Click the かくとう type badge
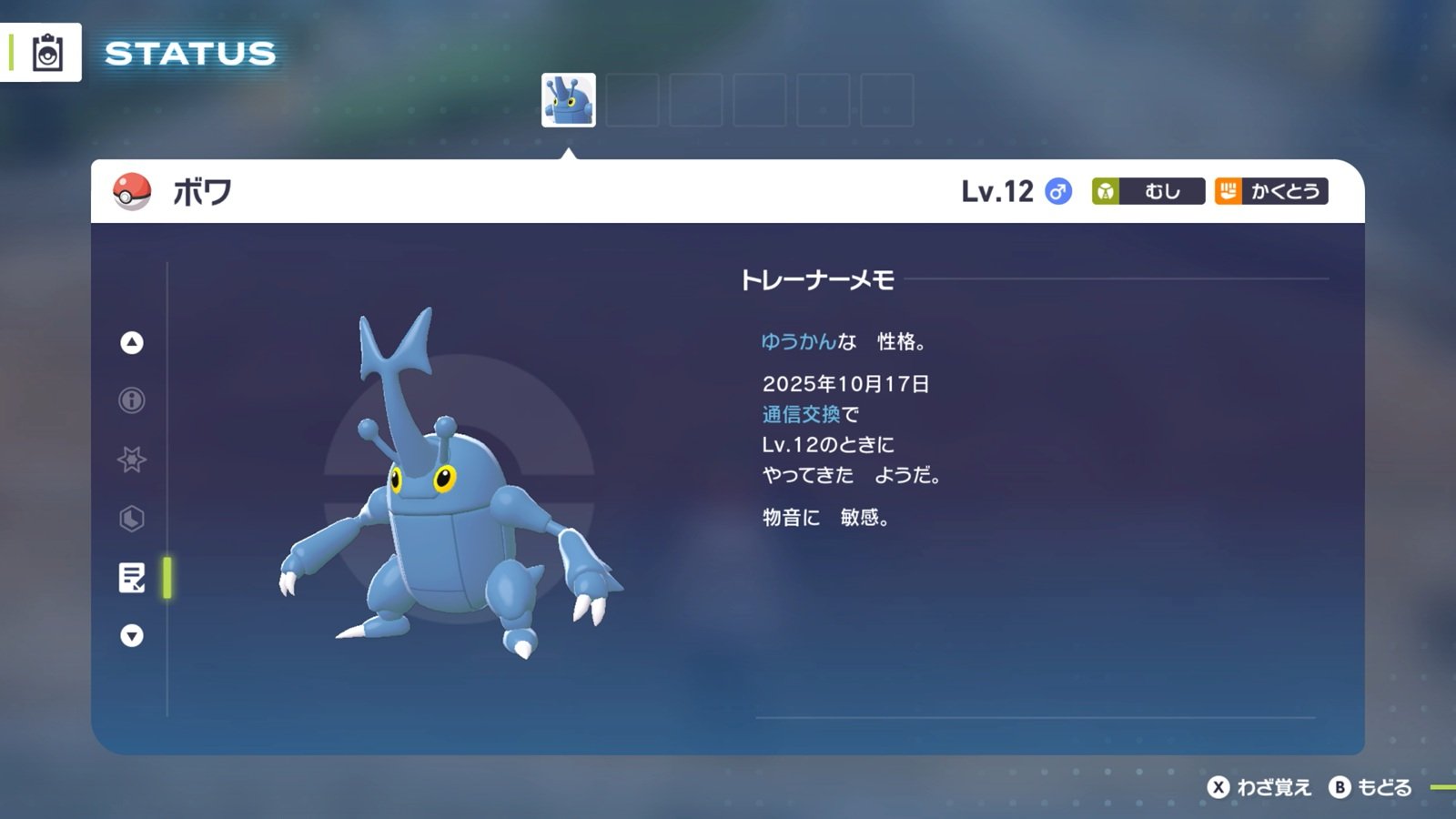 pyautogui.click(x=1271, y=191)
